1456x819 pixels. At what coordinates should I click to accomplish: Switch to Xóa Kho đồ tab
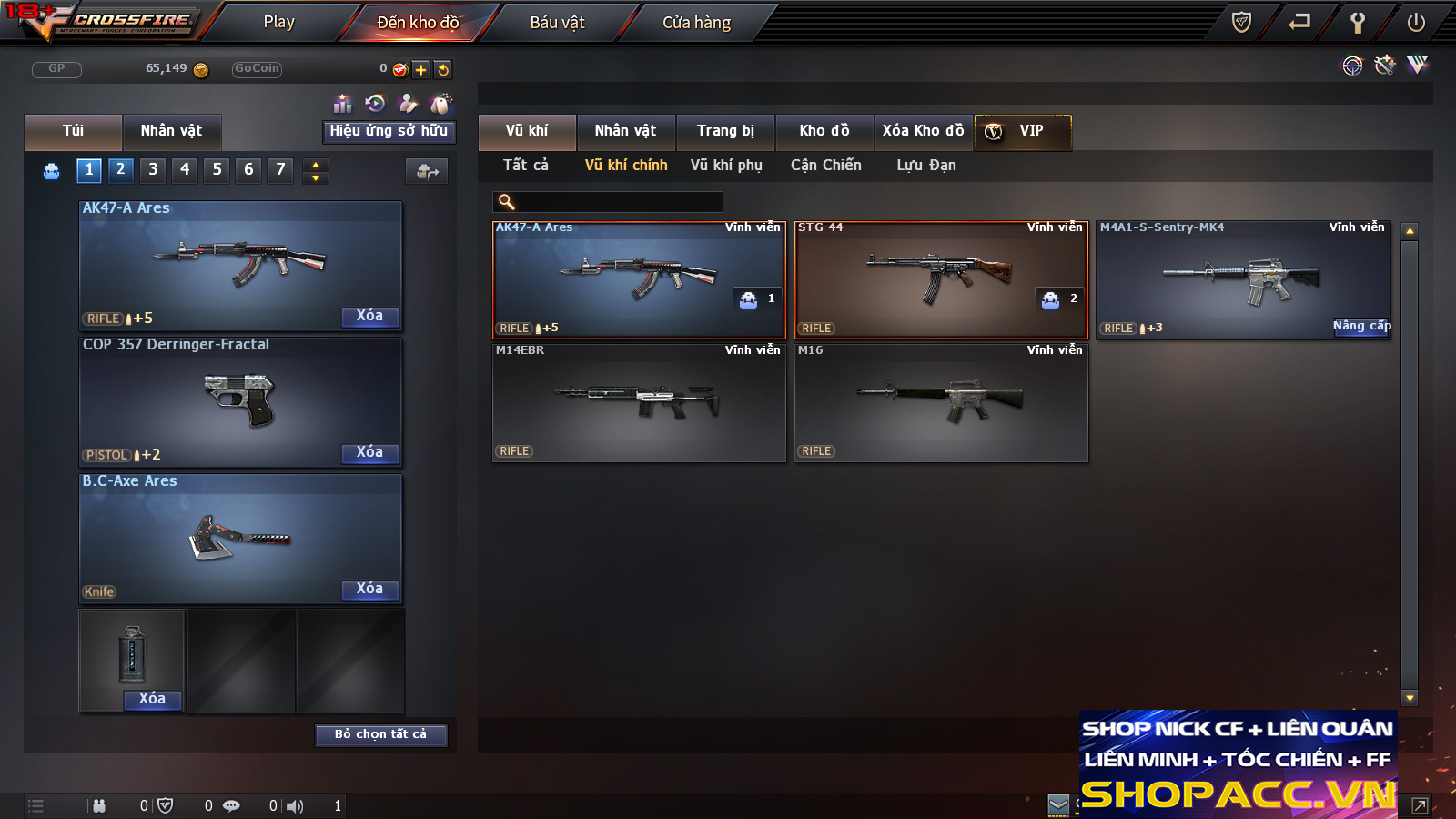pos(923,131)
